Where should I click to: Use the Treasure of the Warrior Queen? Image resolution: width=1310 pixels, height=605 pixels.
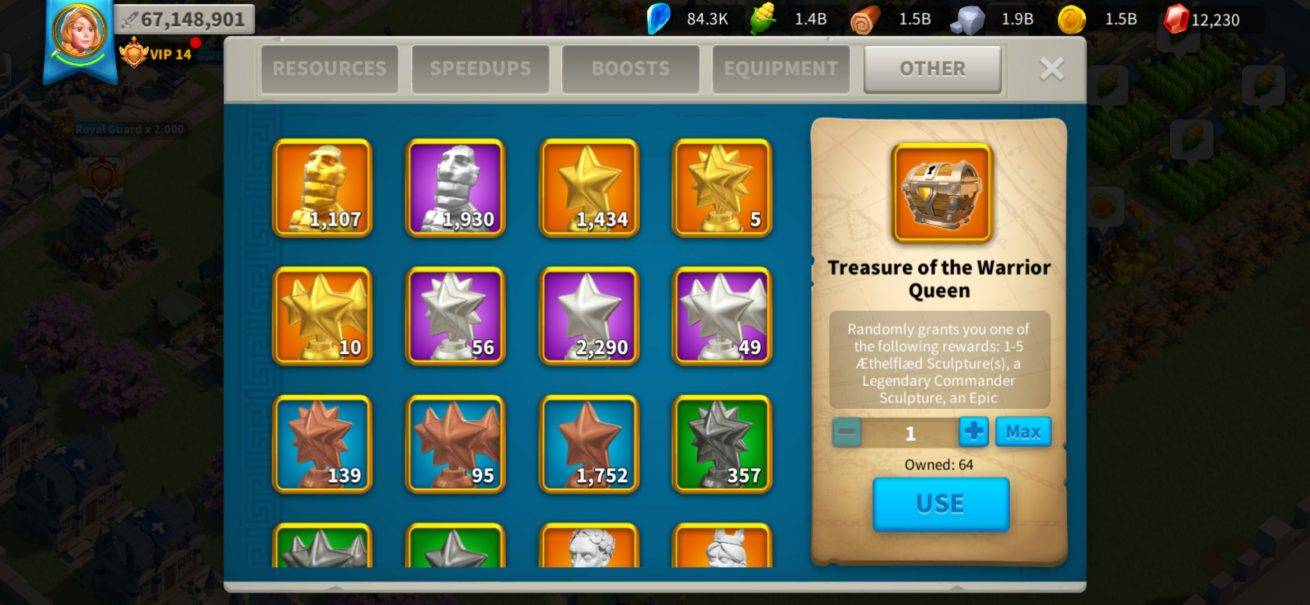tap(940, 504)
